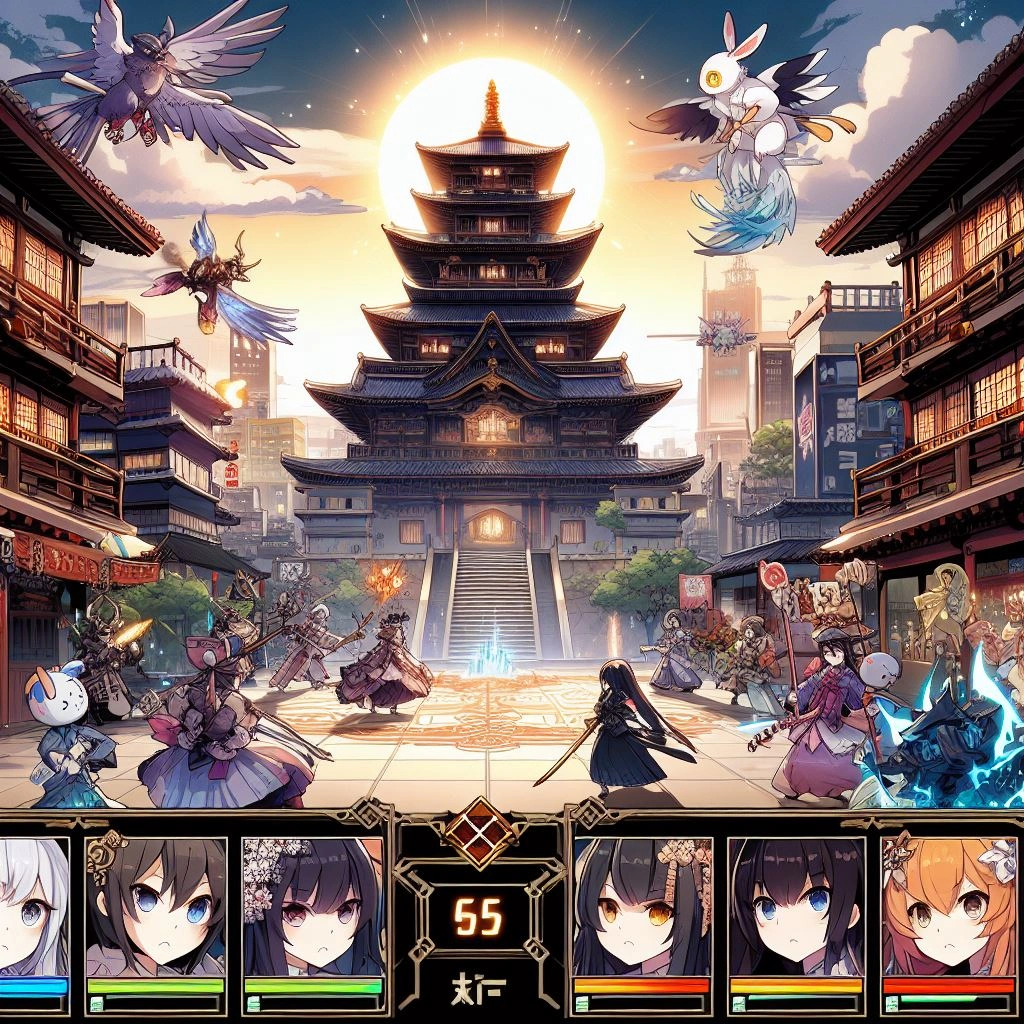Image resolution: width=1024 pixels, height=1024 pixels.
Task: Choose the blue-eyed portrait above the orange health bar
Action: click(x=796, y=905)
